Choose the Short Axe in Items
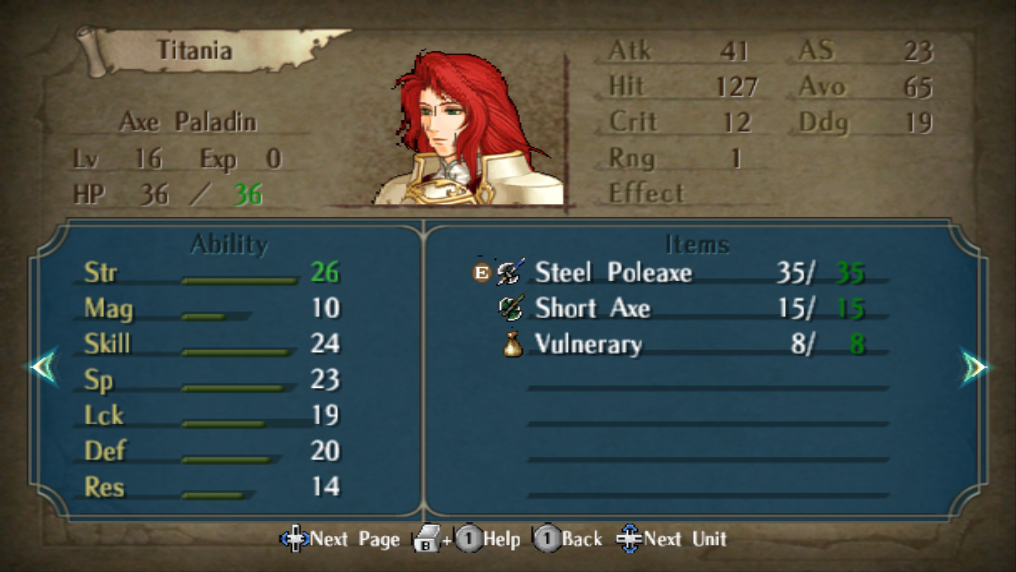Screen dimensions: 1016x572 [x=592, y=308]
